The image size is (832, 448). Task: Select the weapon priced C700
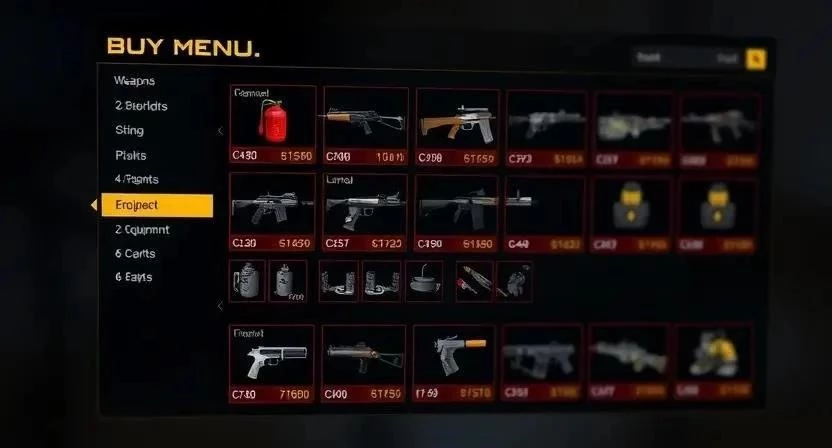364,124
